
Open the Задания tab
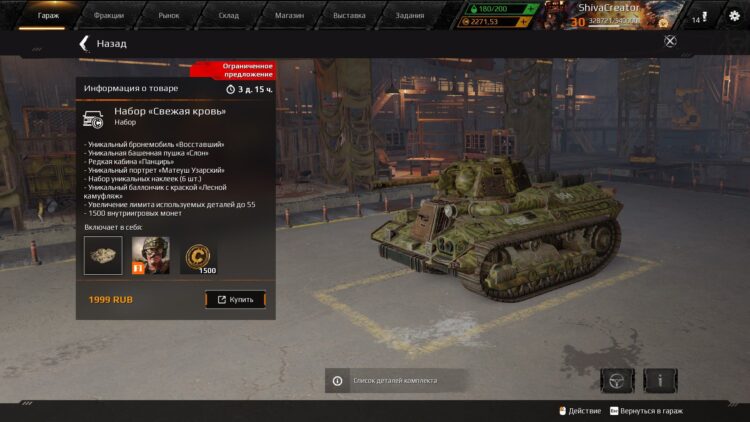409,15
